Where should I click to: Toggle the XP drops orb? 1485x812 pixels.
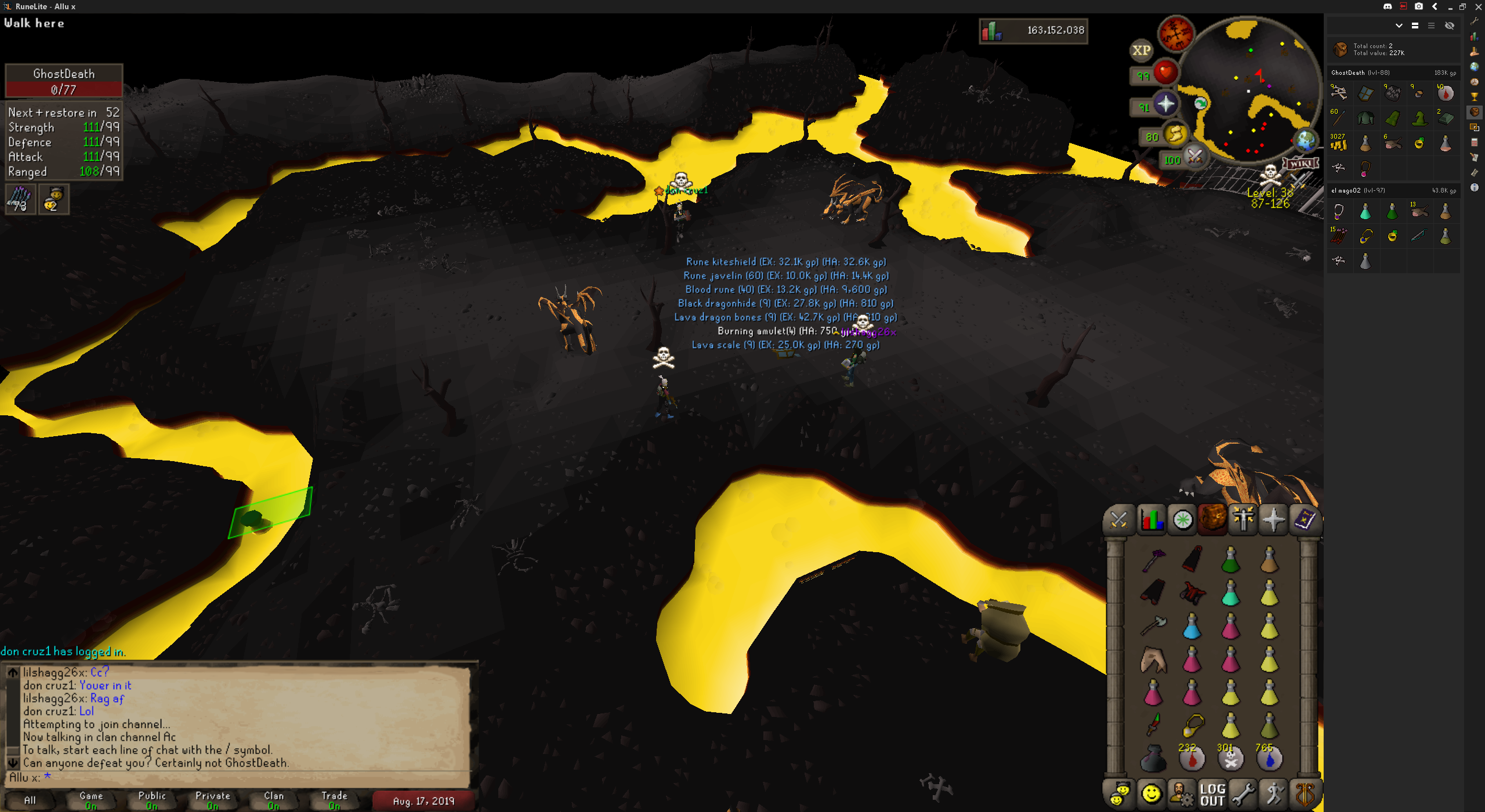pos(1141,50)
